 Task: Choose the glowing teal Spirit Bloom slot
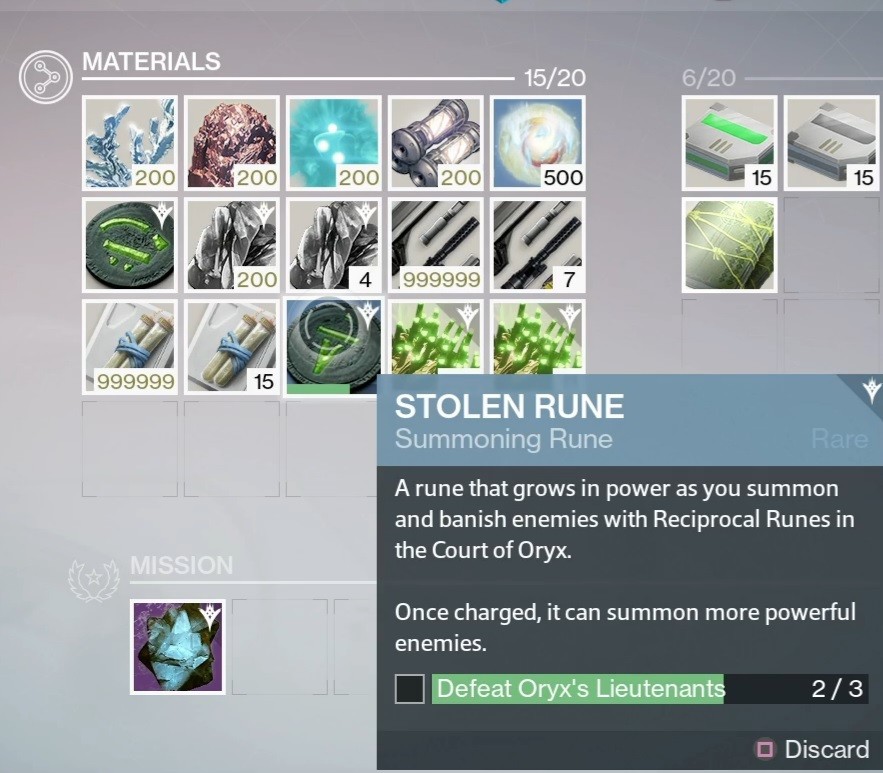tap(334, 143)
